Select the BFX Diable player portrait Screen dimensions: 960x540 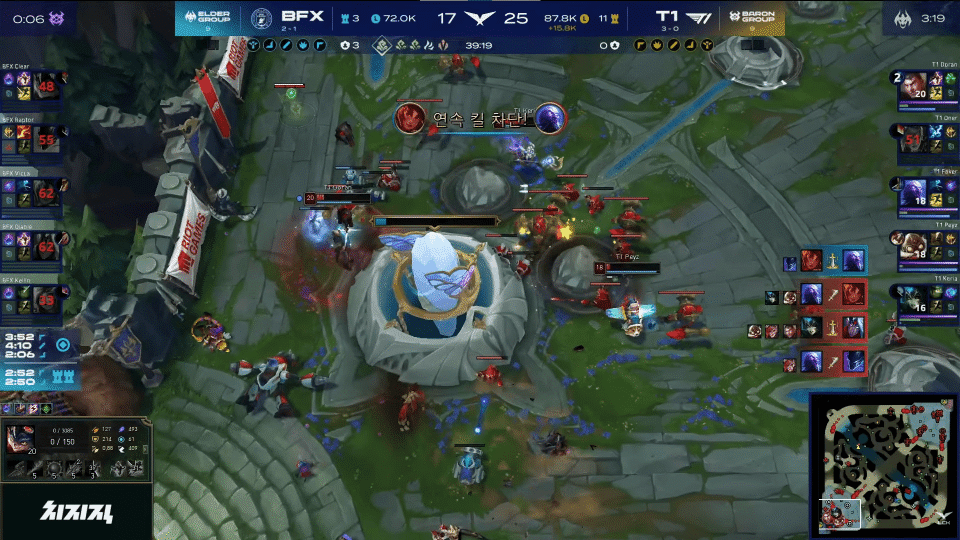46,243
